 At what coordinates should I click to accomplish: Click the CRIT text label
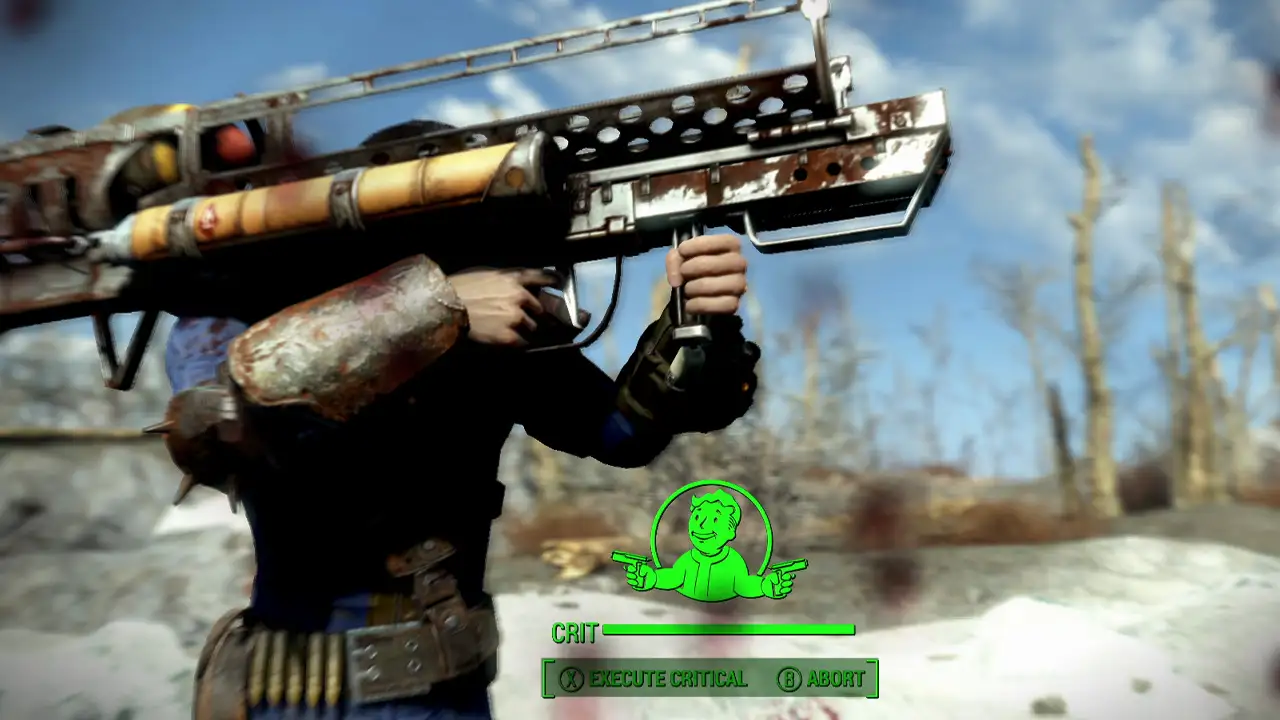tap(575, 633)
